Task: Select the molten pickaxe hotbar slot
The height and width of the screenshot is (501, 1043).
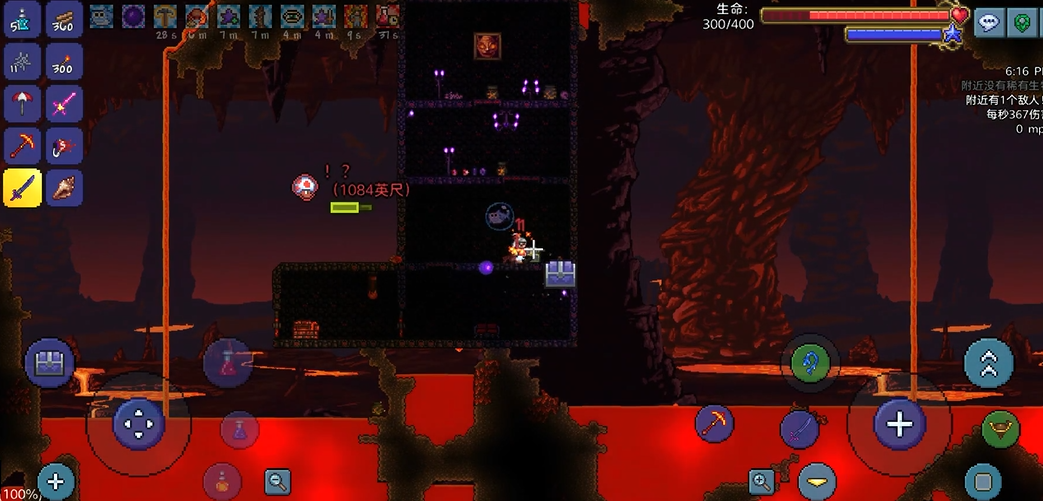Action: tap(22, 146)
